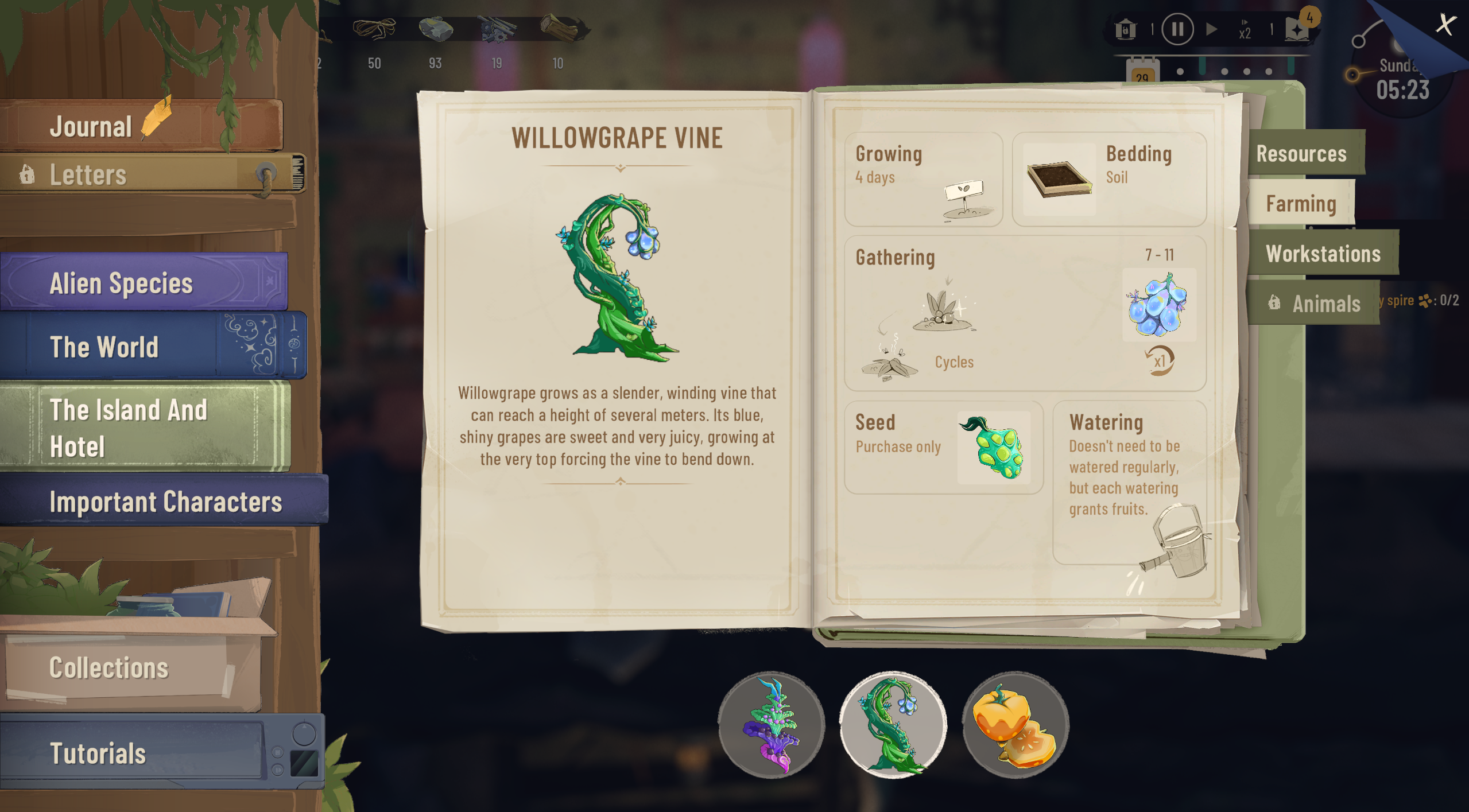Screen dimensions: 1469x812
Task: Open the Collections box
Action: (x=109, y=669)
